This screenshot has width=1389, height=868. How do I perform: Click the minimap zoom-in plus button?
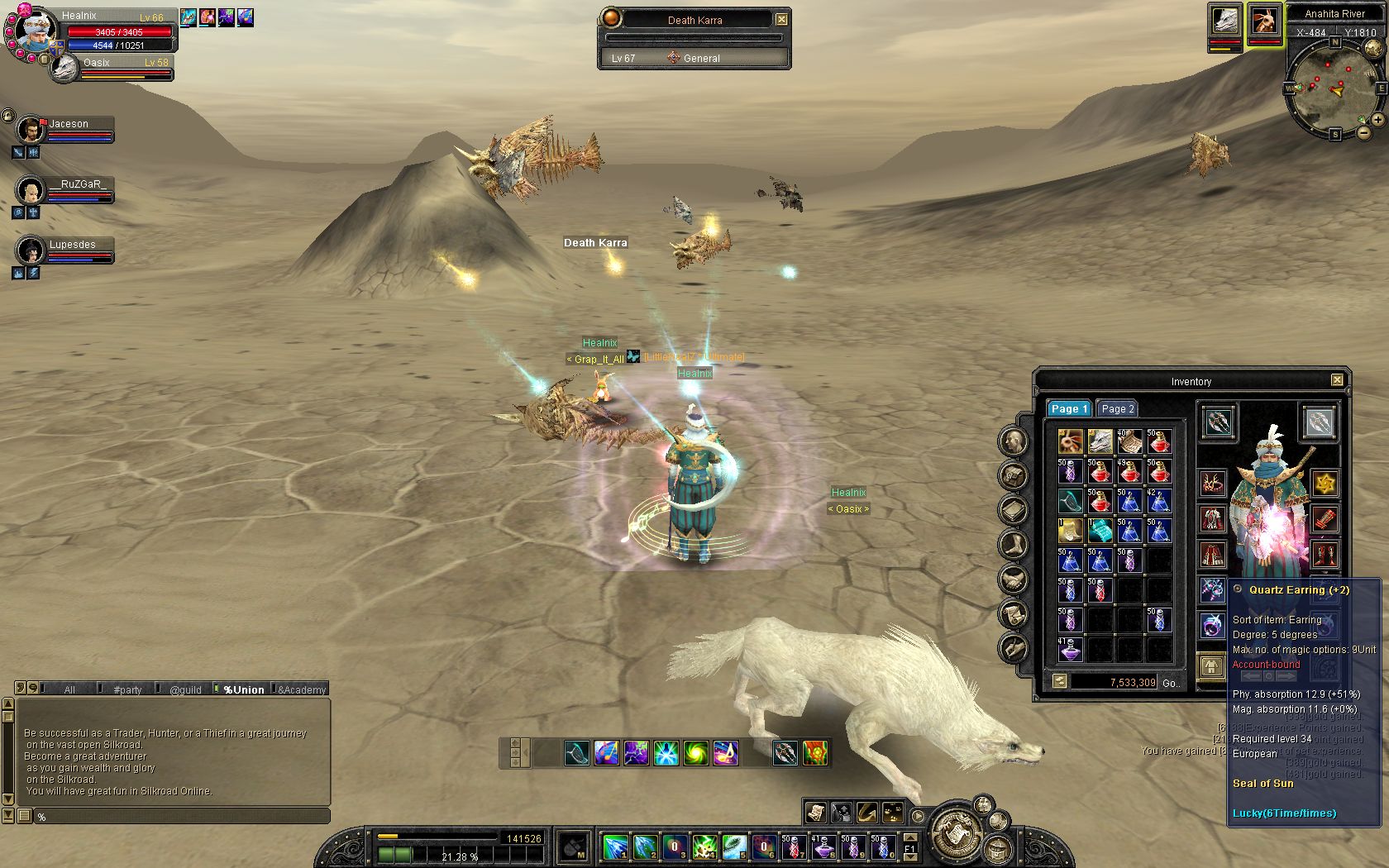click(x=1378, y=120)
